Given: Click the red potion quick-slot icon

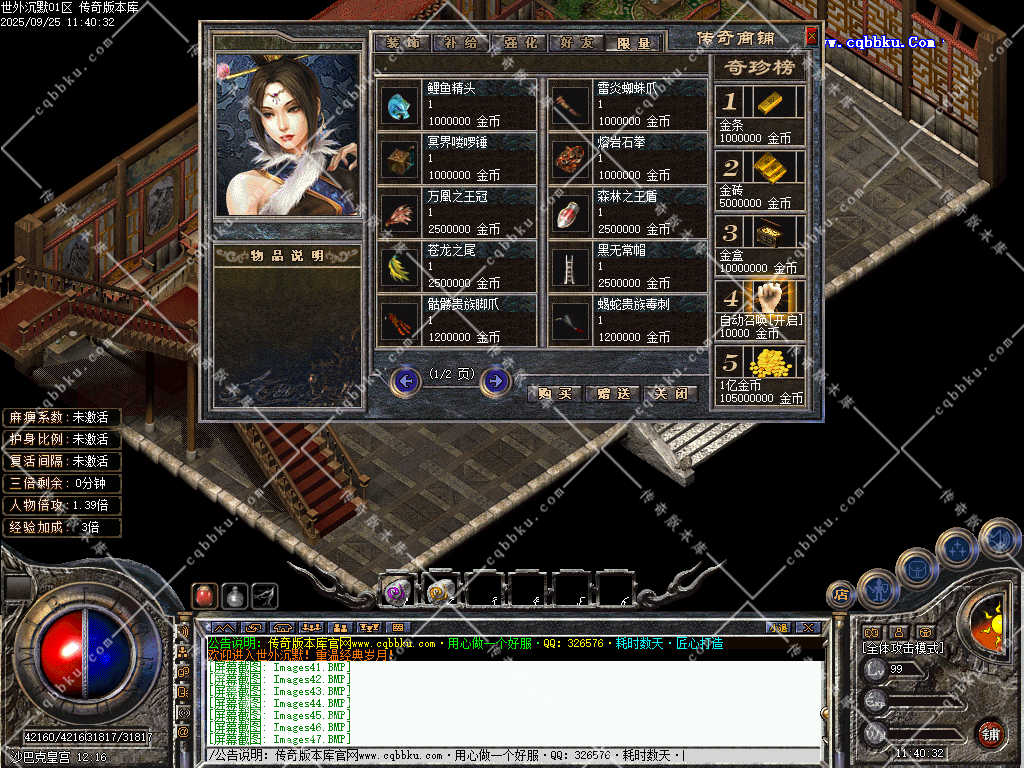Looking at the screenshot, I should pyautogui.click(x=203, y=596).
